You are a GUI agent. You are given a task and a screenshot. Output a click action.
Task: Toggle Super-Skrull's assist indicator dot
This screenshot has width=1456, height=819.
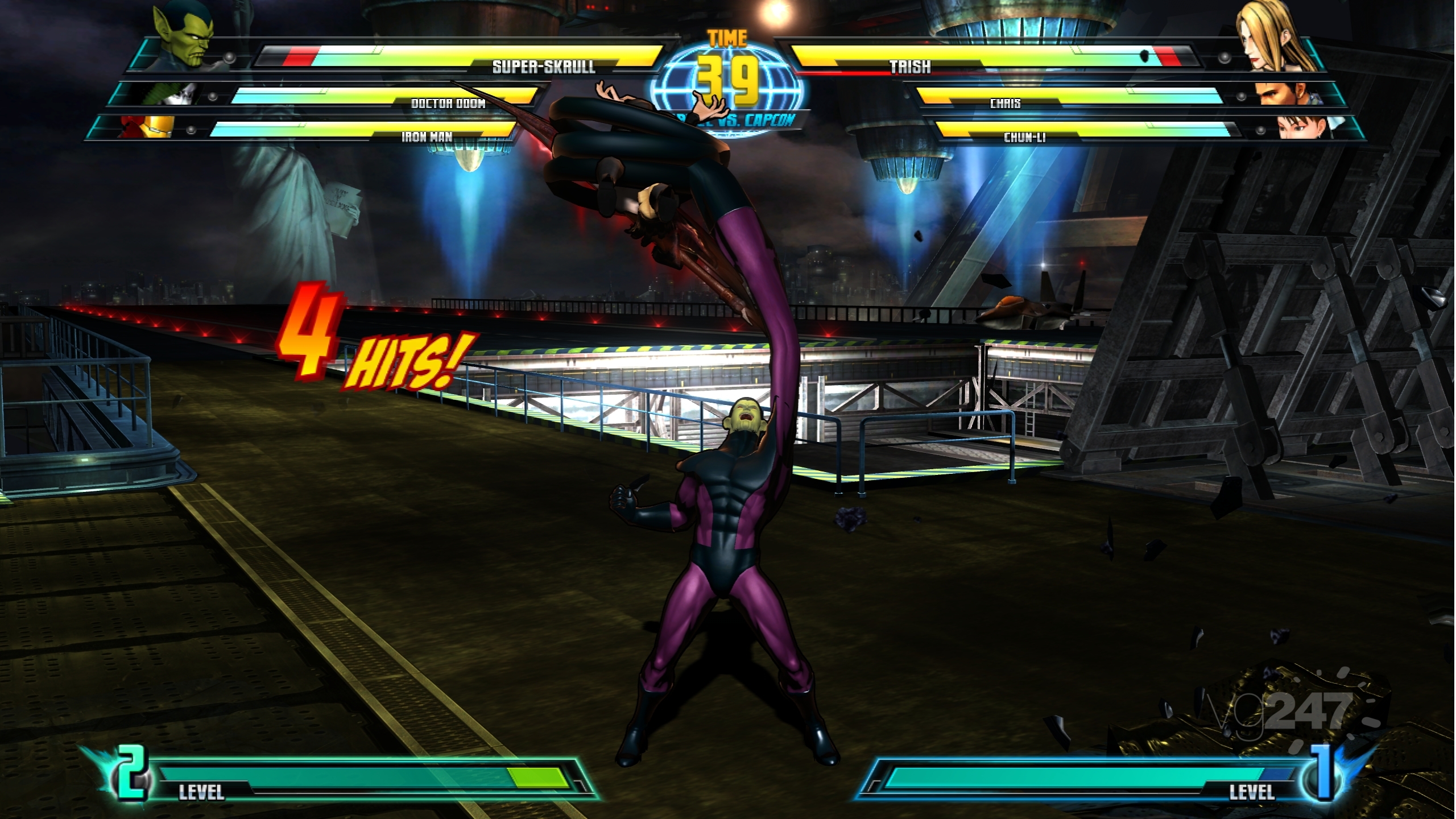pyautogui.click(x=230, y=57)
